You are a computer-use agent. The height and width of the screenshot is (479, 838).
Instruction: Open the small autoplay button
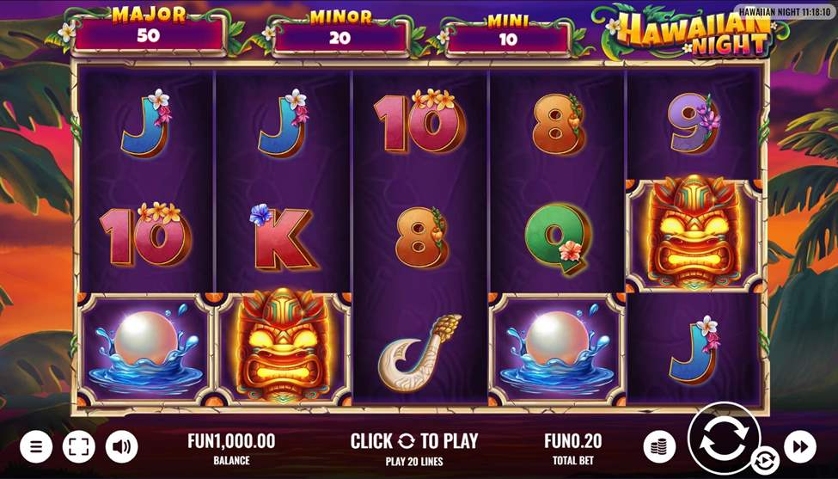765,461
